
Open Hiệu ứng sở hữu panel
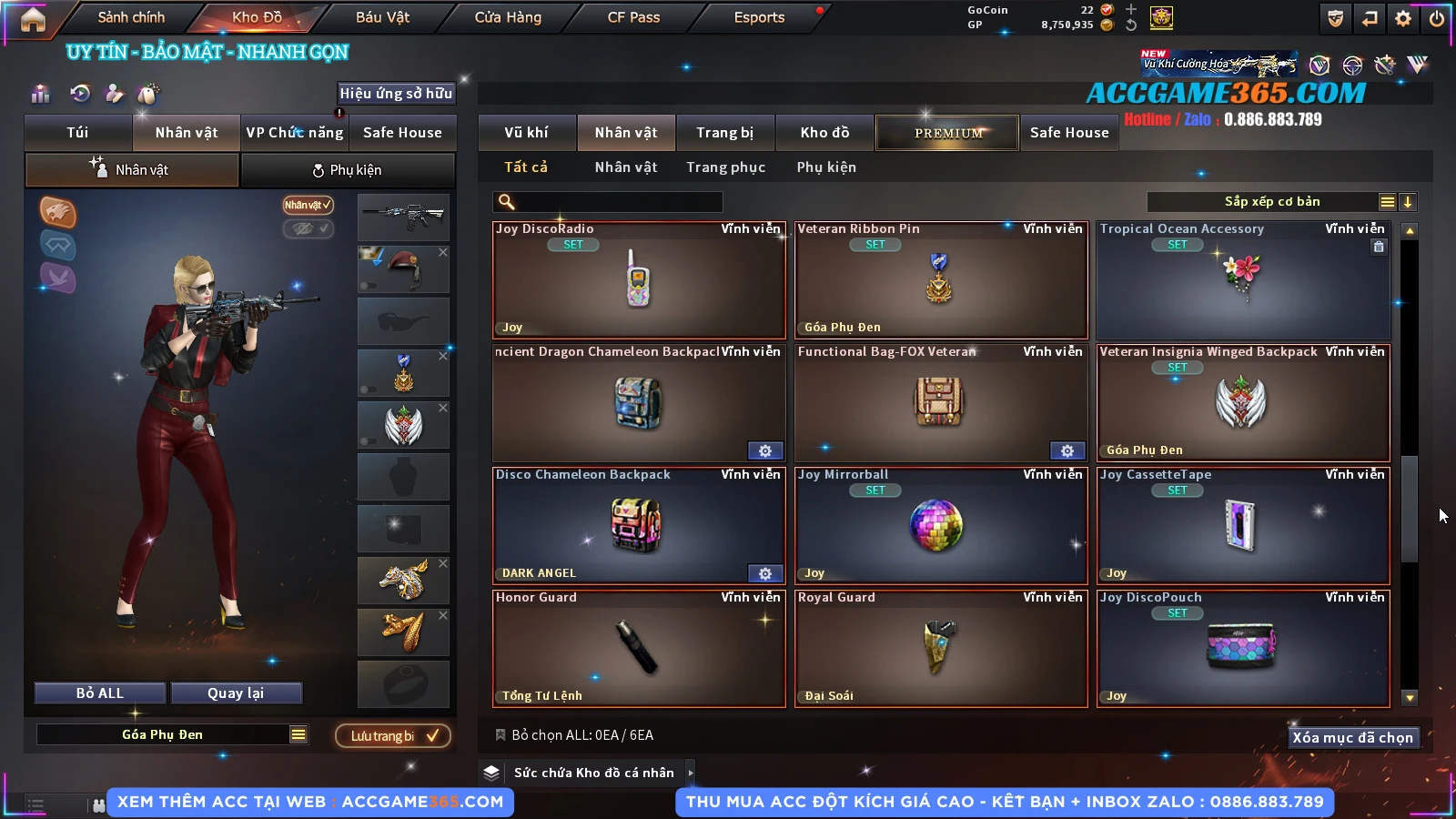[x=396, y=93]
